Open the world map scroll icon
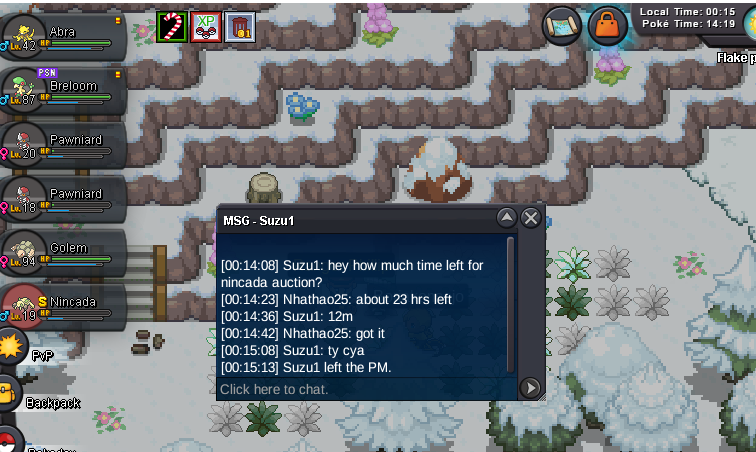The image size is (756, 452). click(x=562, y=26)
